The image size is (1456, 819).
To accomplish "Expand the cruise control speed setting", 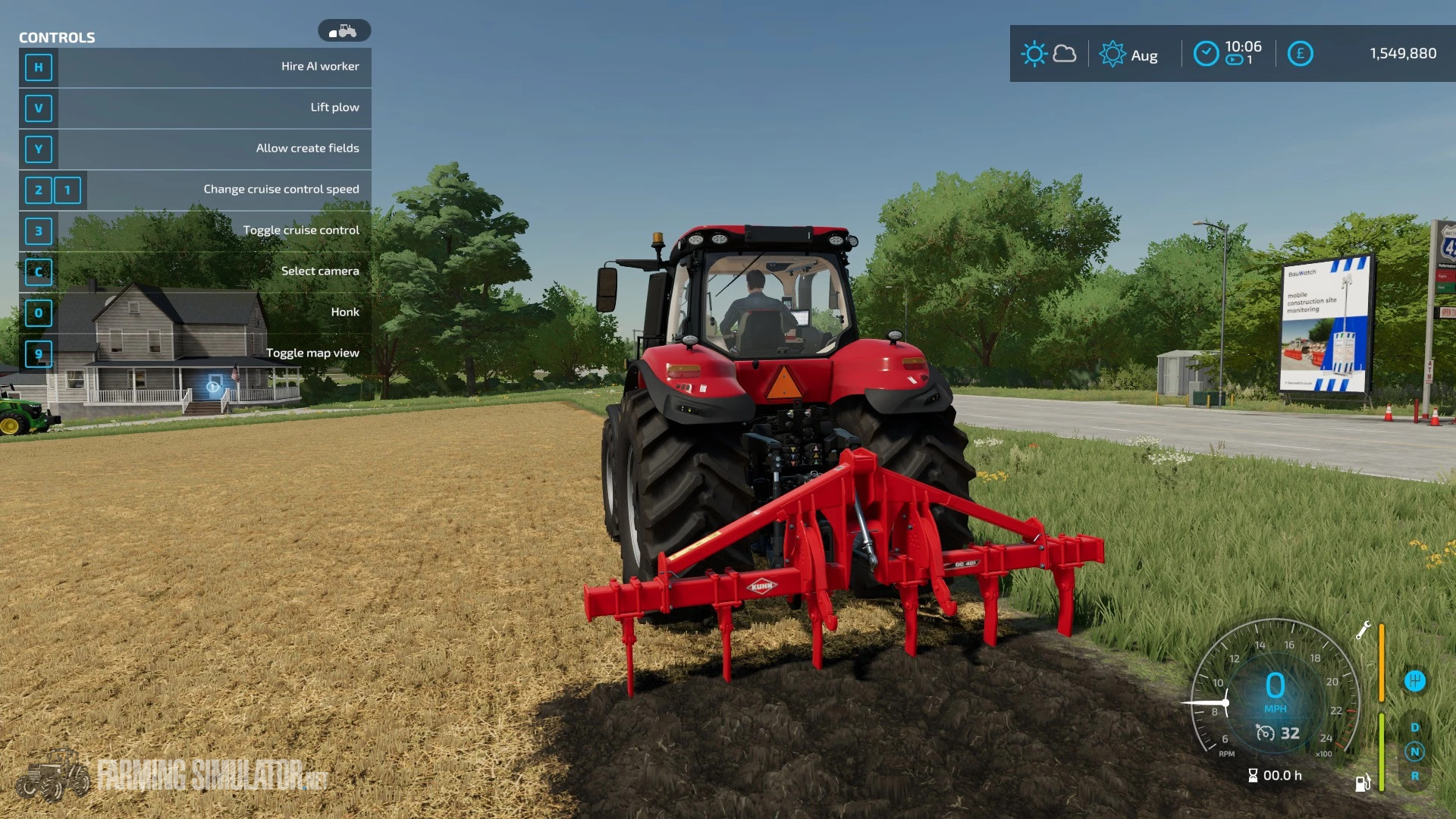I will tap(281, 188).
